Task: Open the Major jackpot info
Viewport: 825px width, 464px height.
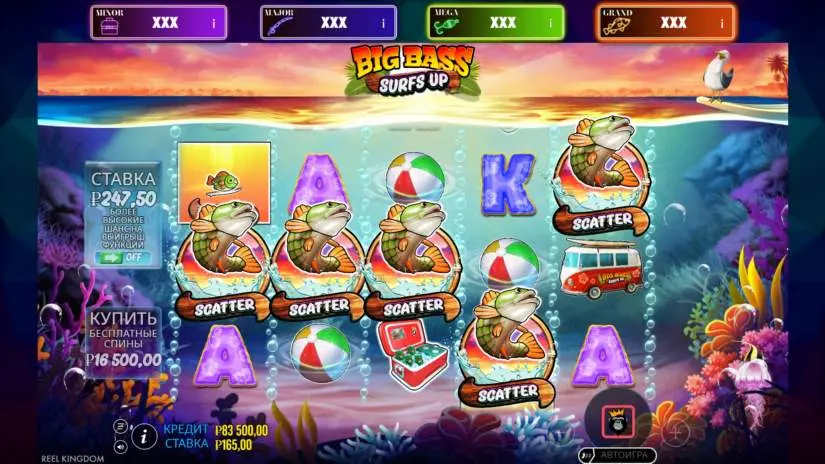Action: (382, 22)
